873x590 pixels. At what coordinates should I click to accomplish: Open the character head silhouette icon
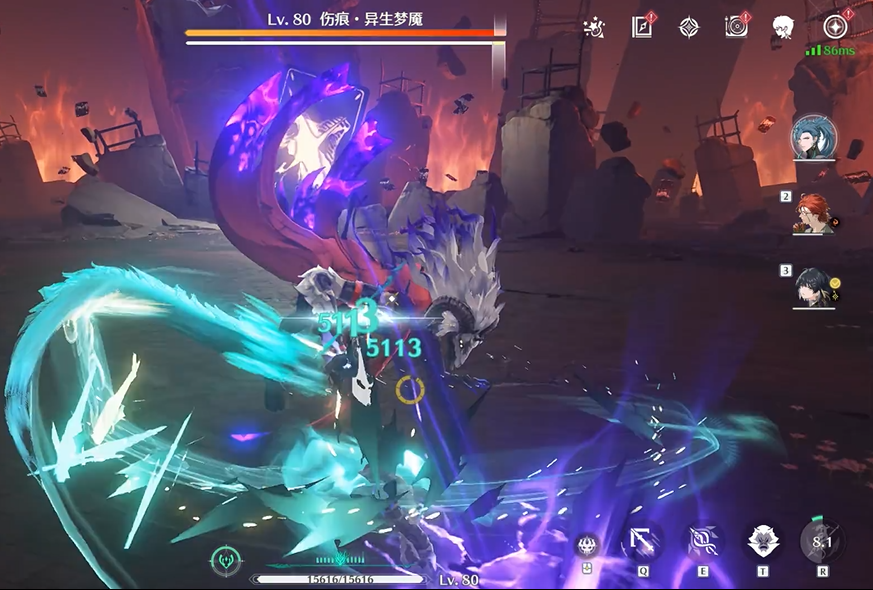(782, 27)
